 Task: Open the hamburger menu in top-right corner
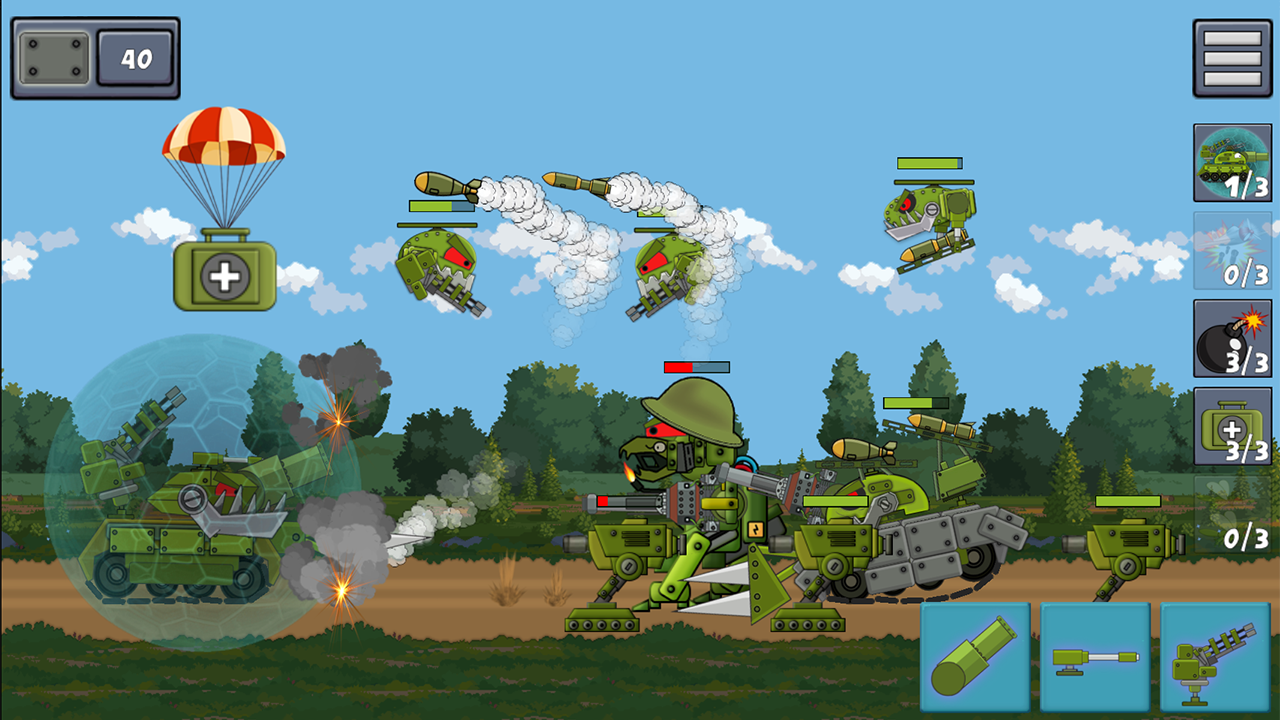click(x=1232, y=60)
